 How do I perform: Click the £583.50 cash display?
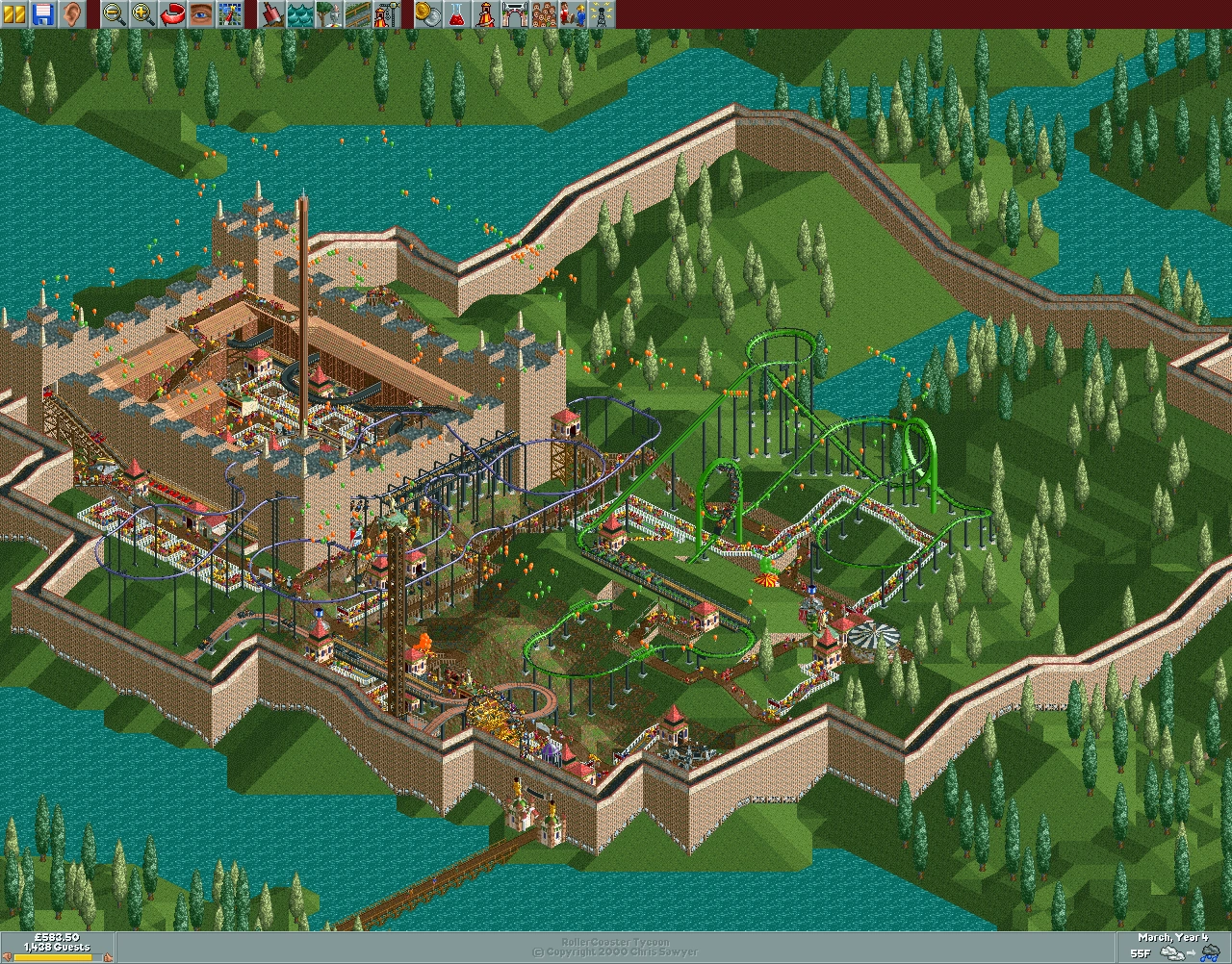click(57, 936)
